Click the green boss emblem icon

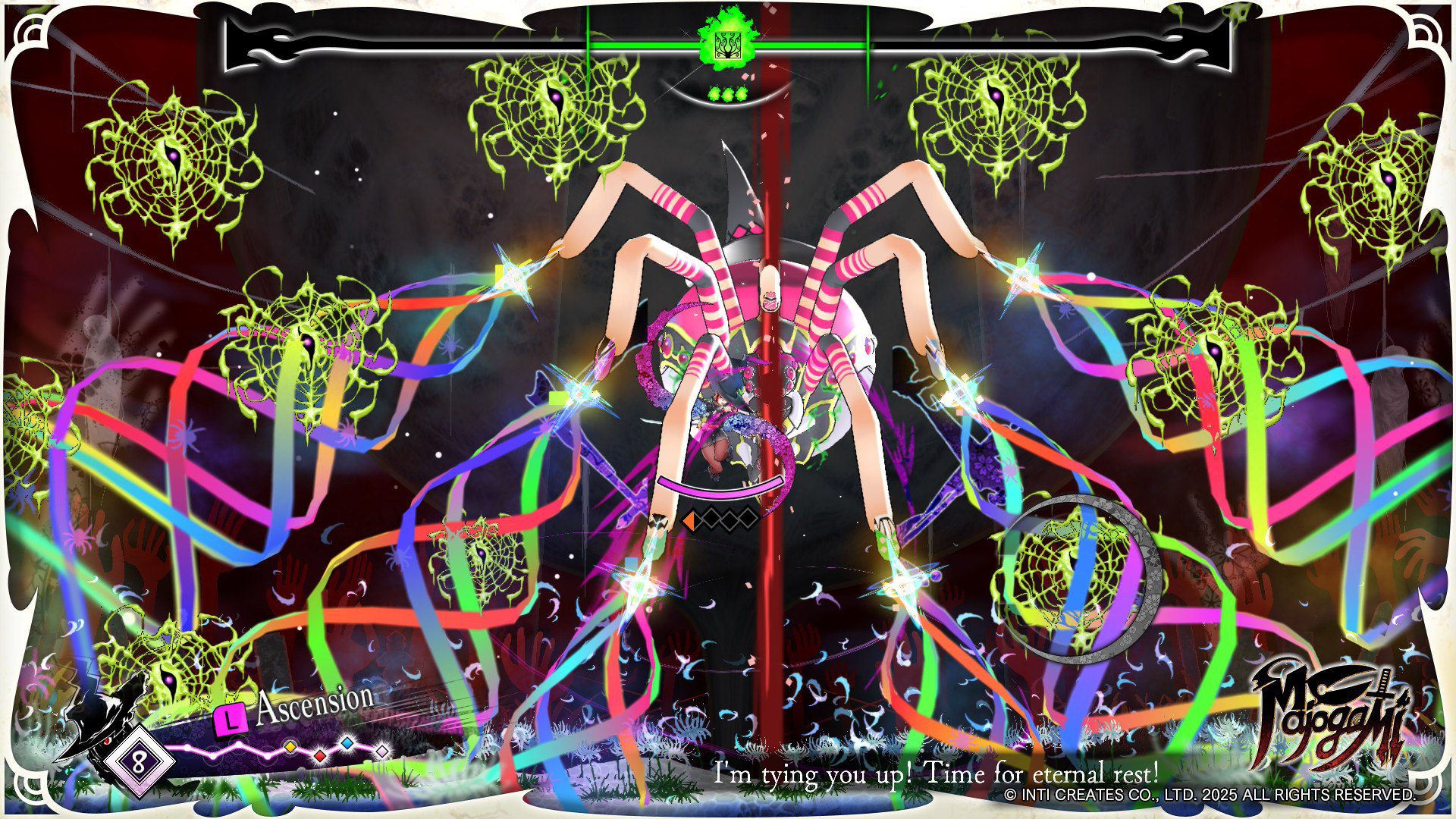pyautogui.click(x=726, y=39)
